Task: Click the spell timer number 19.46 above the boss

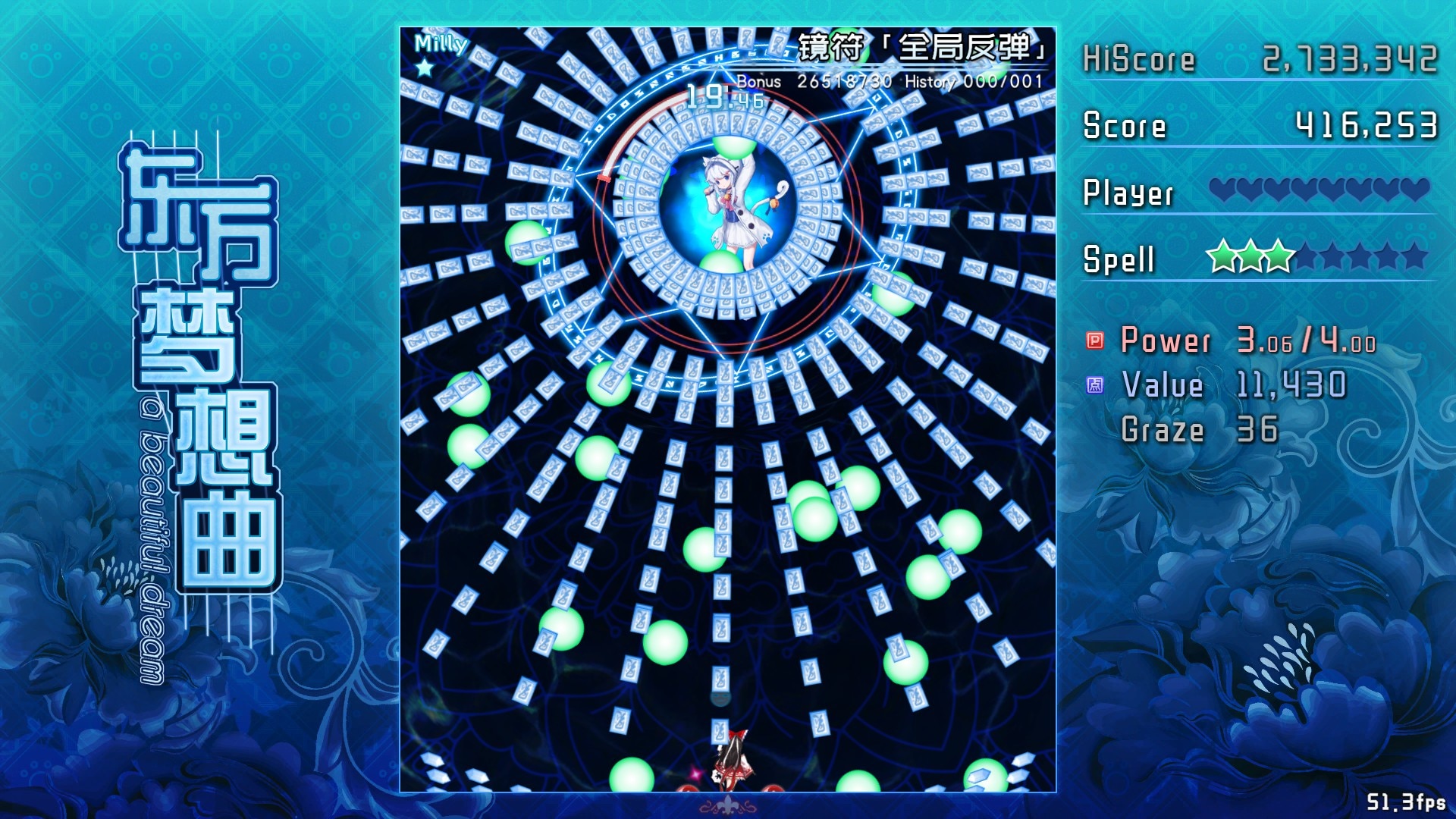Action: point(713,96)
